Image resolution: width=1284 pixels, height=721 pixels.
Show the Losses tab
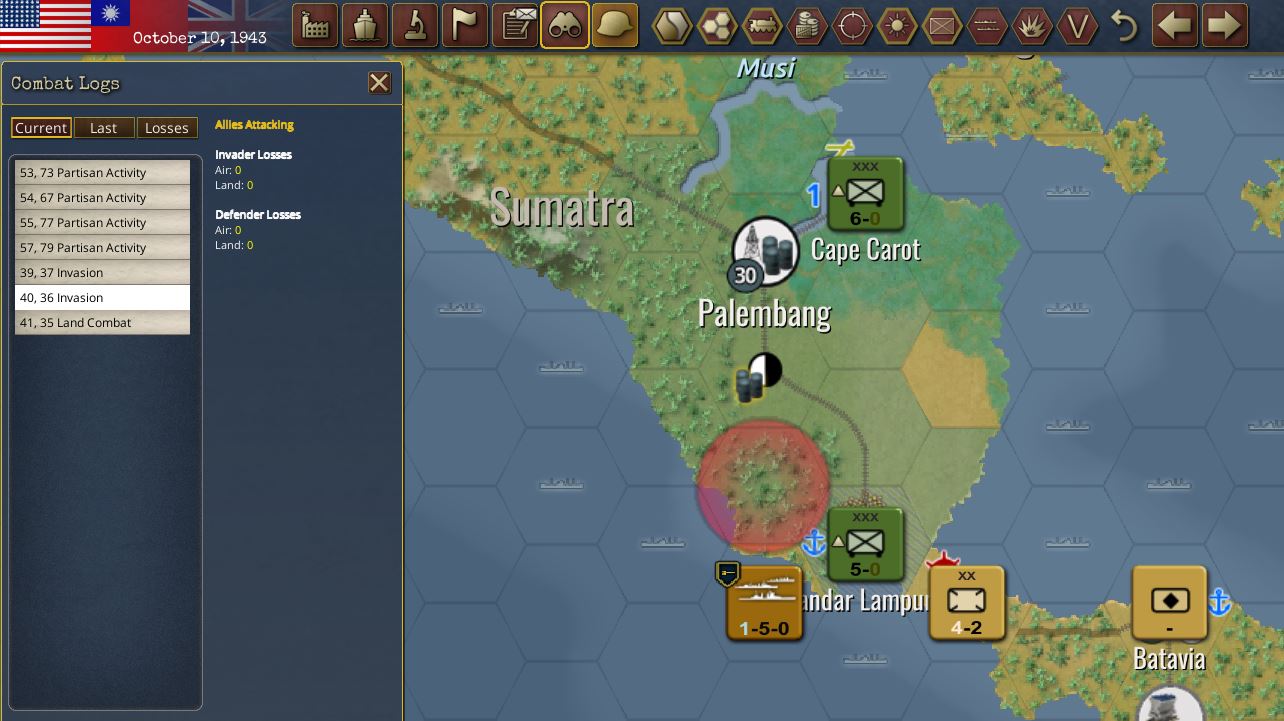click(166, 128)
